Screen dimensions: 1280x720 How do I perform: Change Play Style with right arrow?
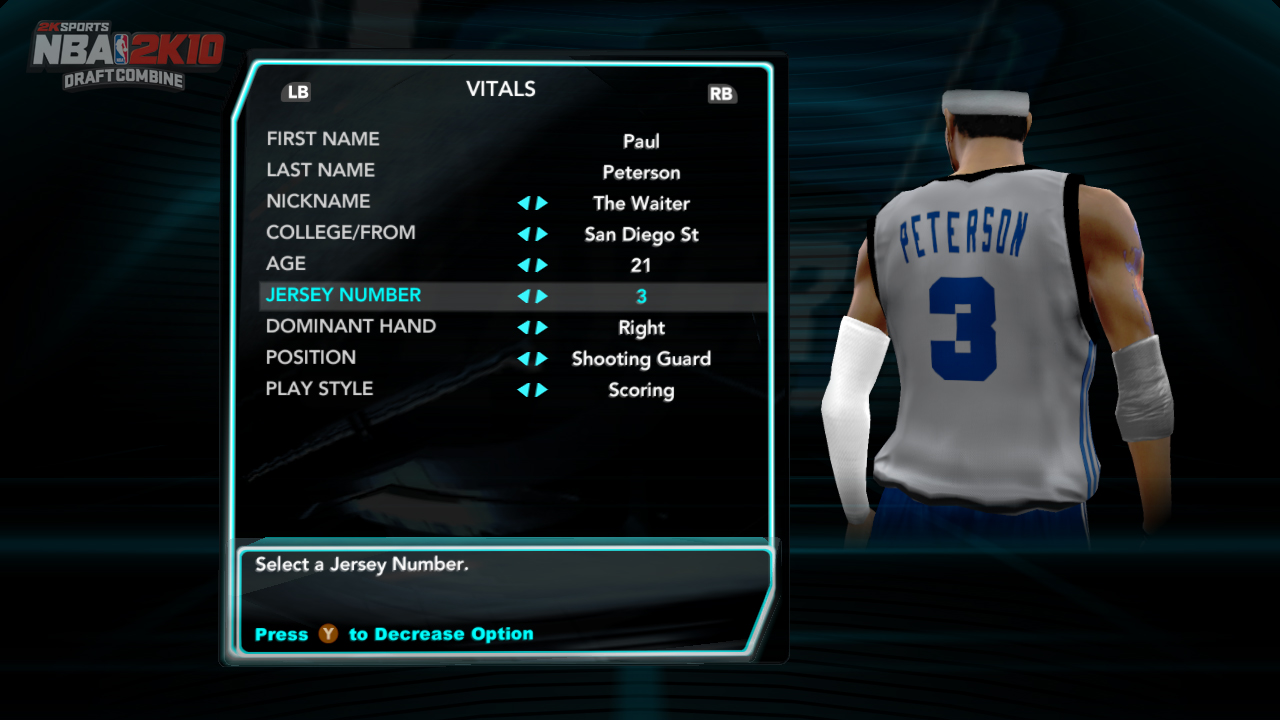542,390
